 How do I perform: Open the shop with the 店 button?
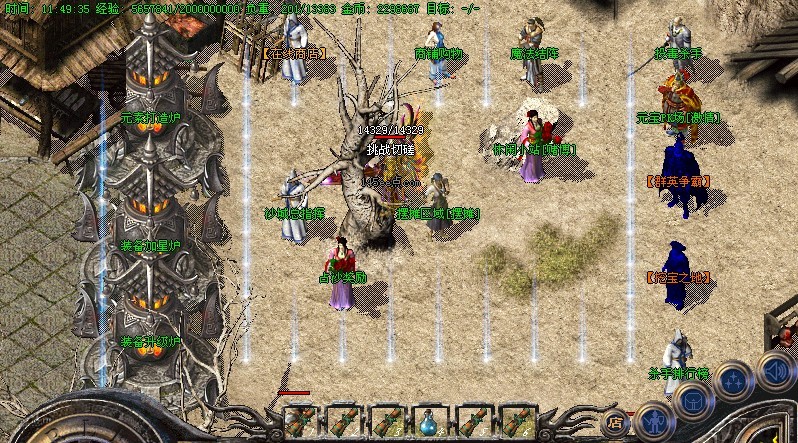(x=616, y=421)
